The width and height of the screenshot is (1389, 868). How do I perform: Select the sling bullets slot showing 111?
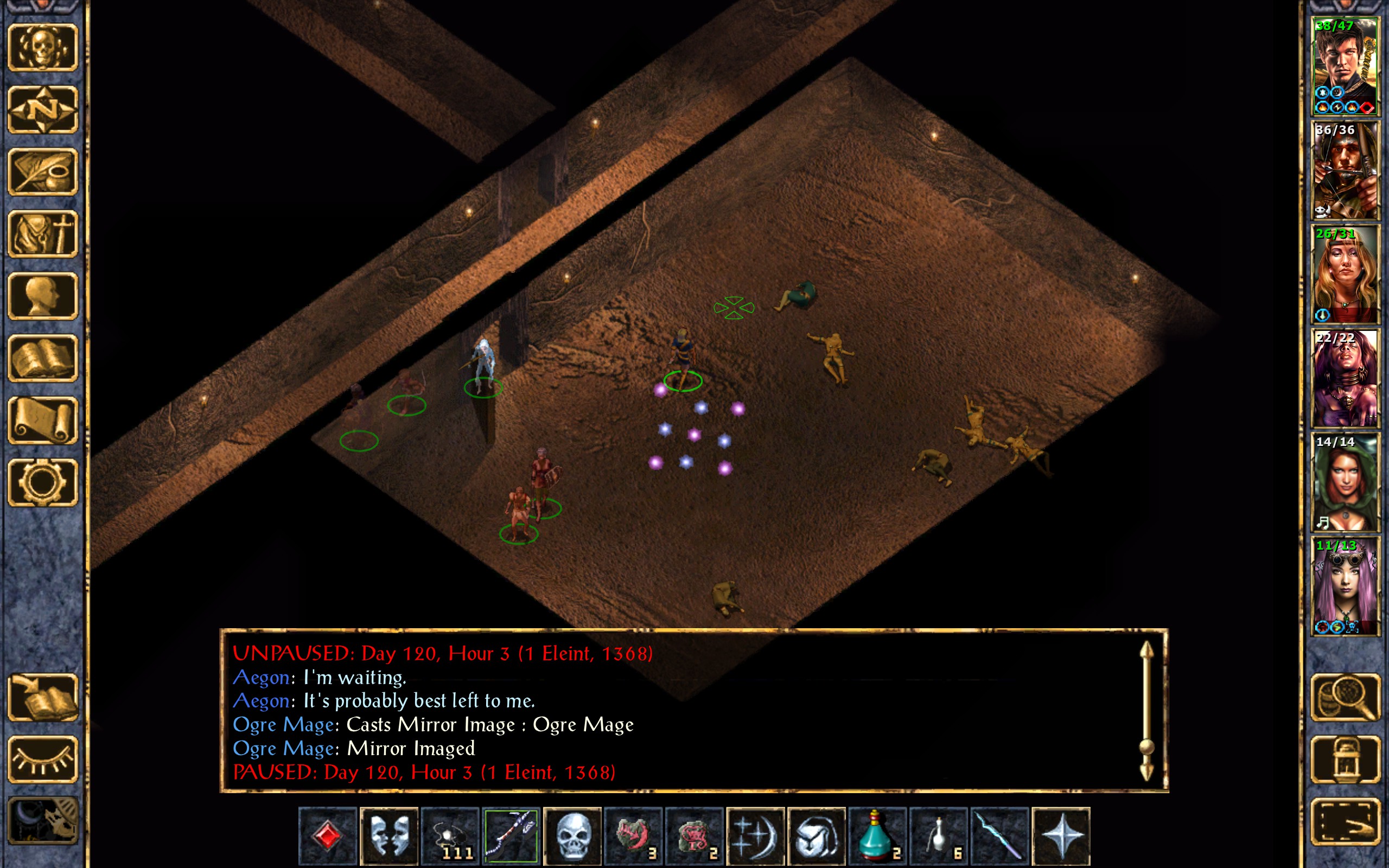(x=450, y=836)
